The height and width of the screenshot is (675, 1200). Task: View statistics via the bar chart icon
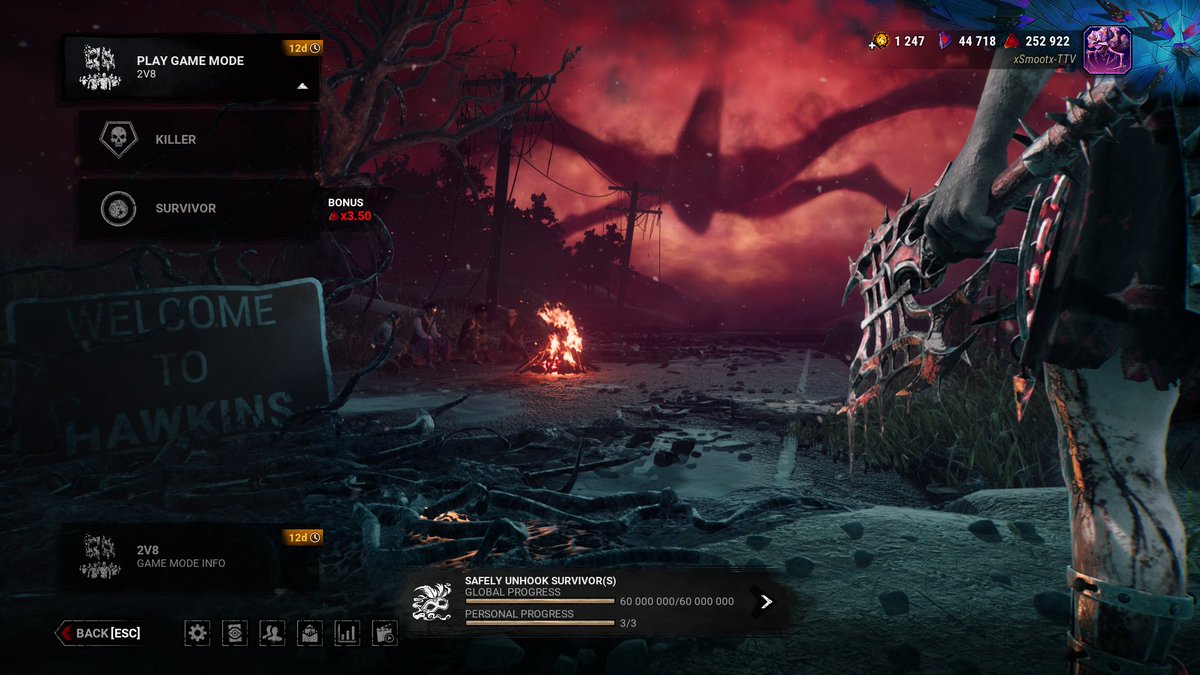[347, 633]
